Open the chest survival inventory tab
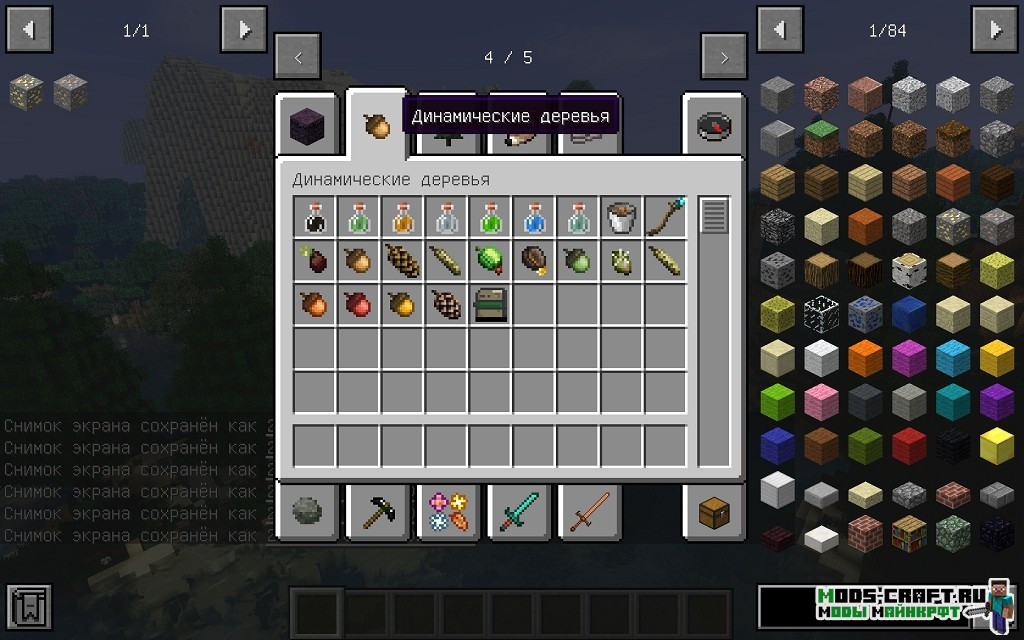 [x=713, y=513]
